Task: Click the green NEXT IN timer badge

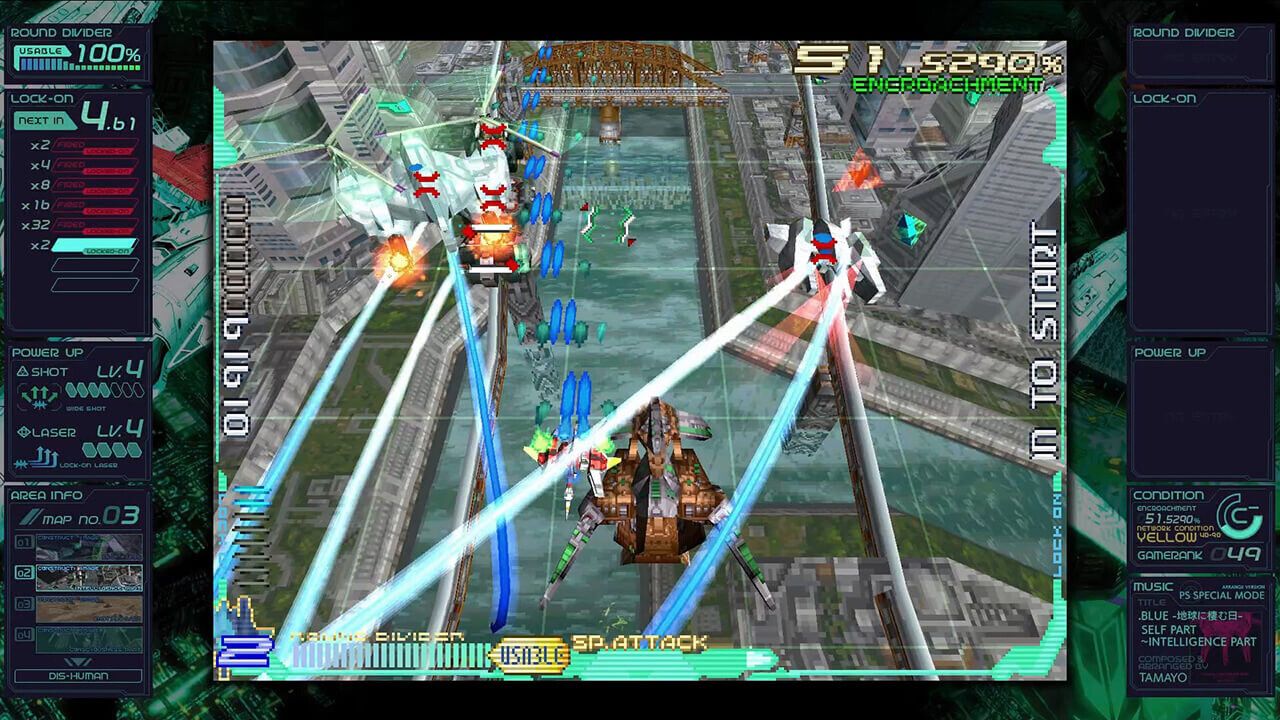Action: click(x=42, y=121)
